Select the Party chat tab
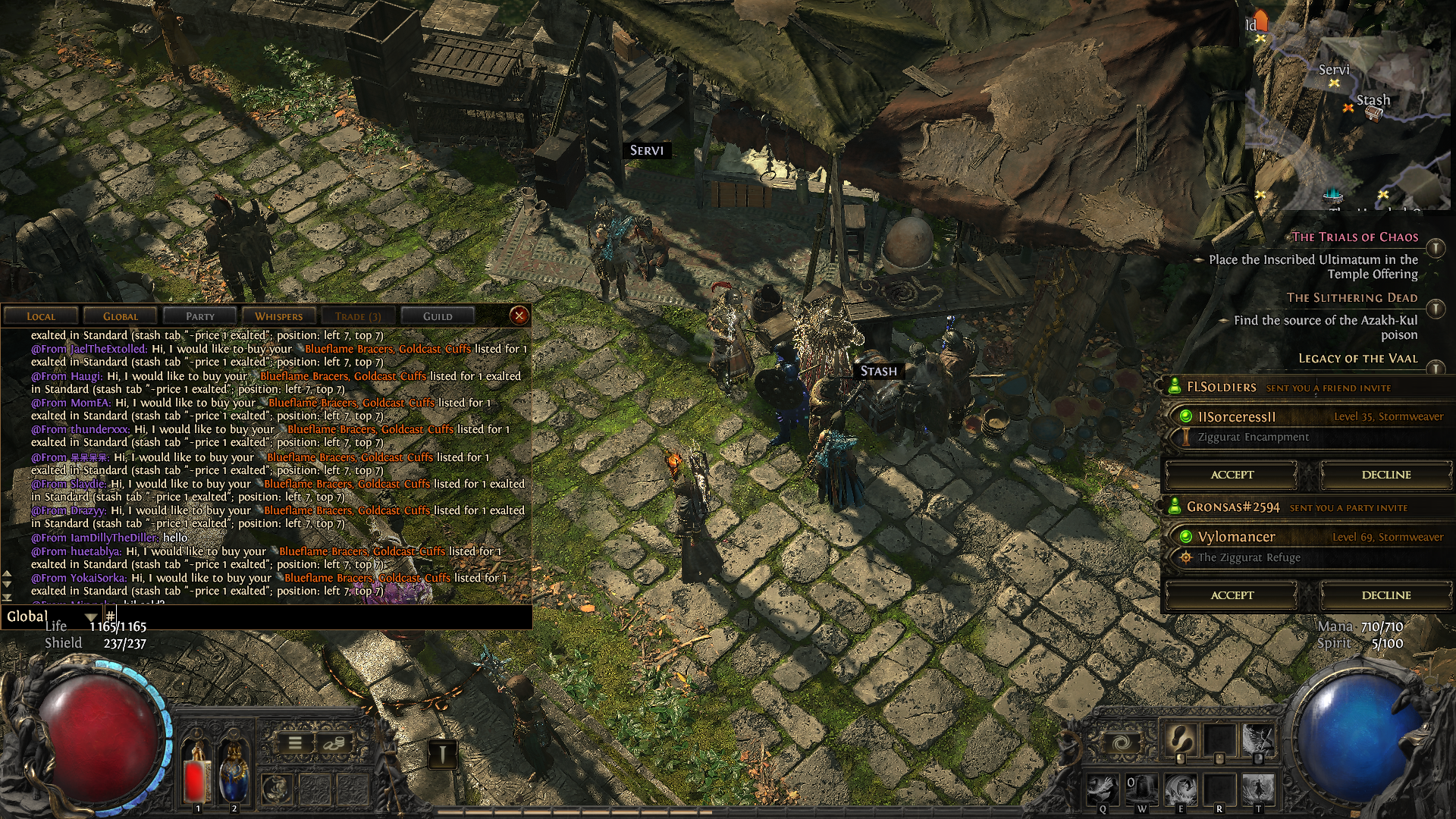The image size is (1456, 819). coord(199,316)
